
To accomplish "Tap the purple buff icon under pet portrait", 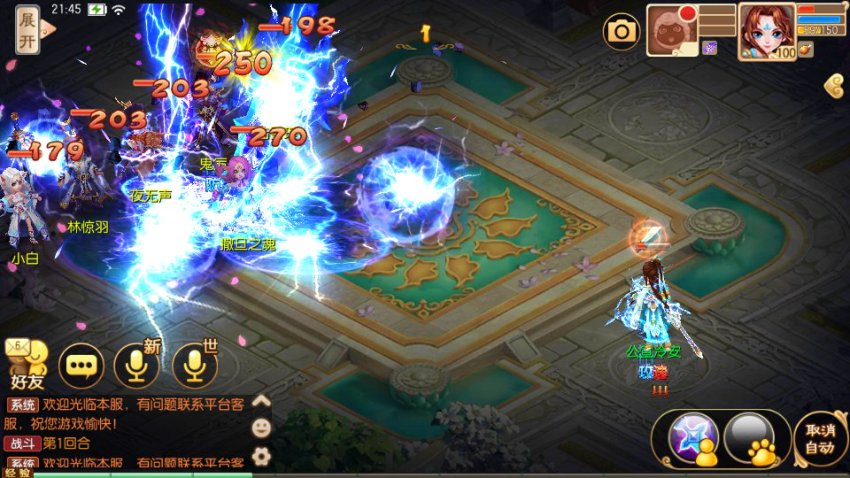I will click(x=710, y=48).
